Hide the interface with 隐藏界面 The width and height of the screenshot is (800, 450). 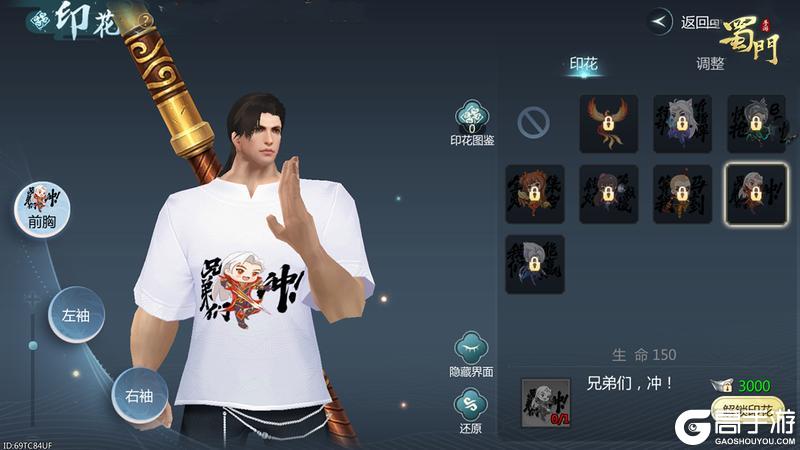tap(472, 353)
